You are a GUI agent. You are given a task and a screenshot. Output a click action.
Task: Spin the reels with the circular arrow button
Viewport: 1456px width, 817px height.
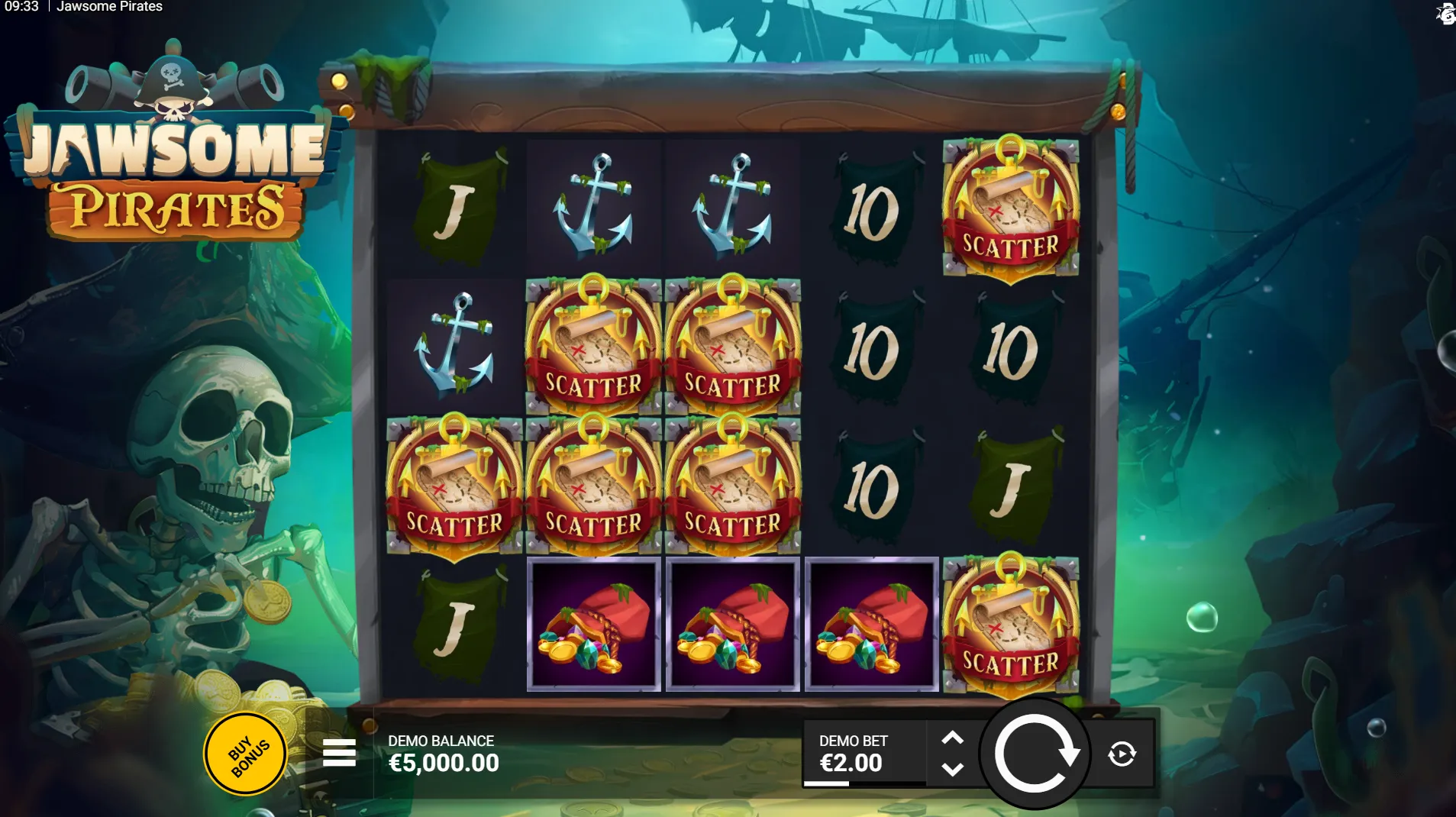[1035, 754]
